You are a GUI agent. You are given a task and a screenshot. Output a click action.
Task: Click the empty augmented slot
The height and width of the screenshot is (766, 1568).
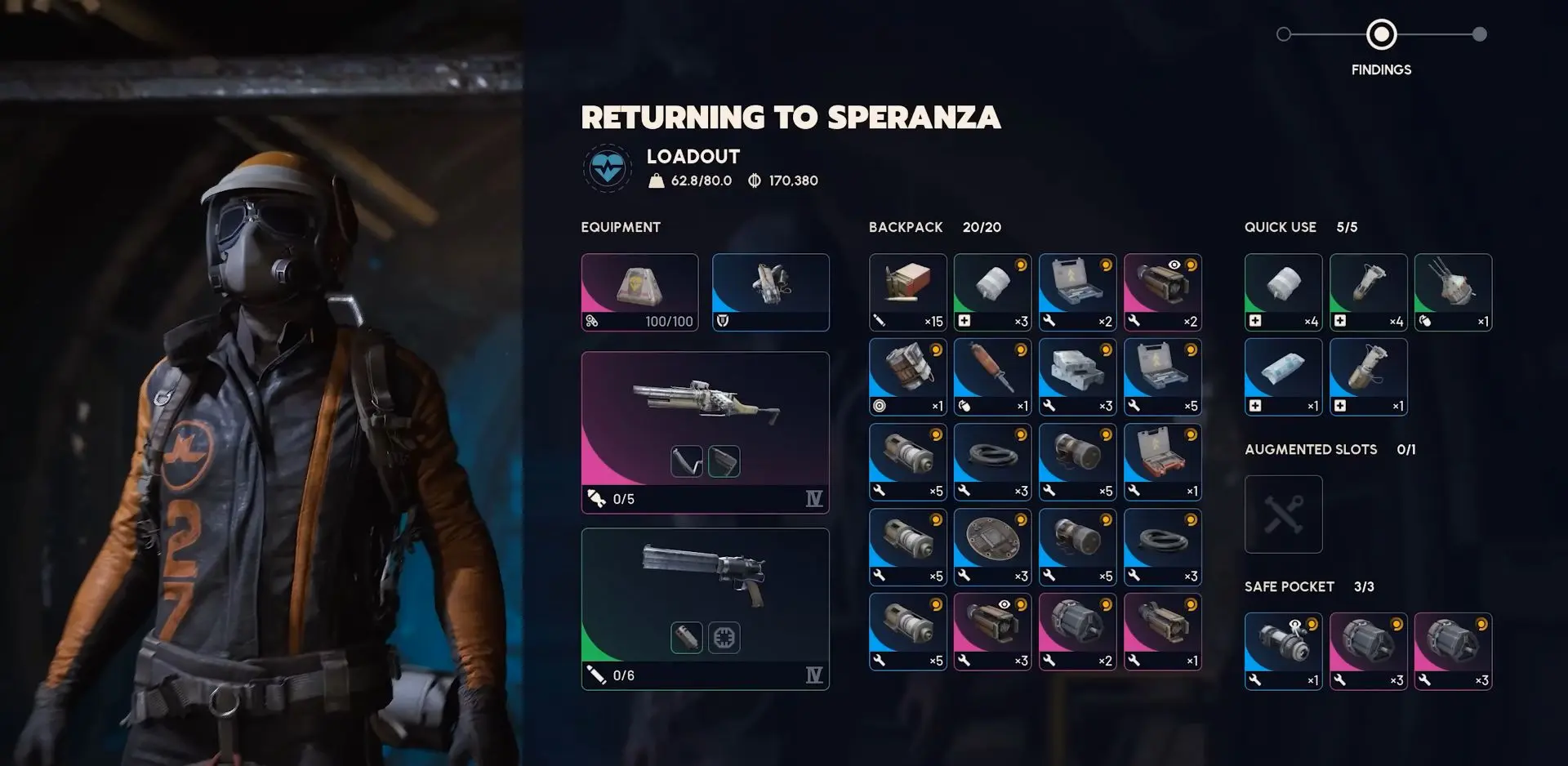click(1283, 514)
